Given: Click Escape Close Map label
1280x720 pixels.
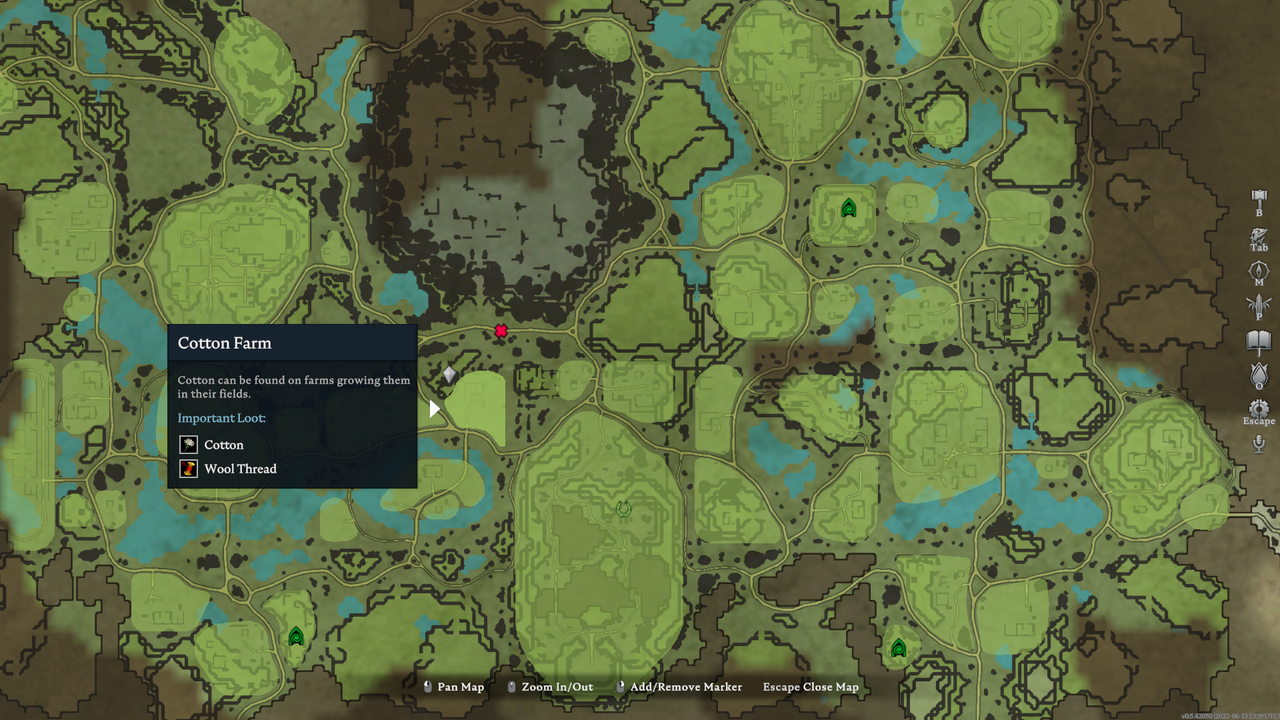Looking at the screenshot, I should pyautogui.click(x=810, y=687).
